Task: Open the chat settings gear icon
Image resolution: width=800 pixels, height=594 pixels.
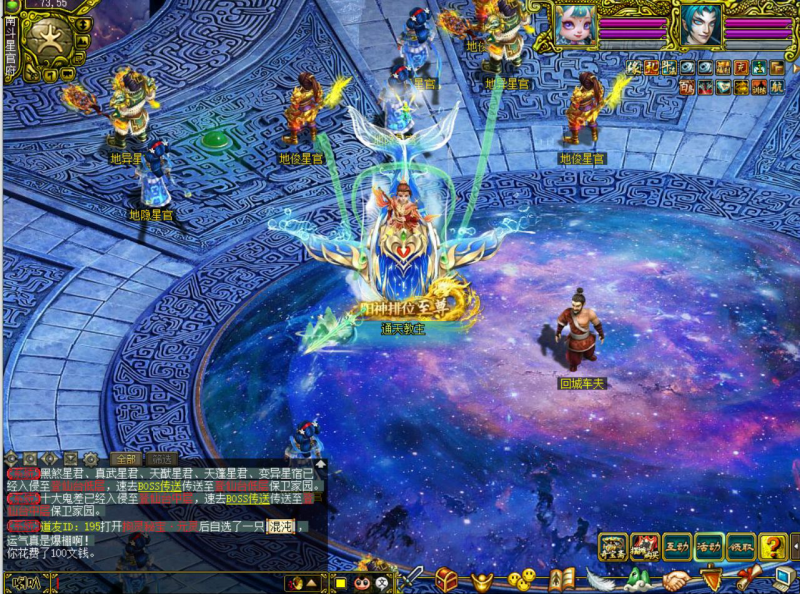Action: 91,459
